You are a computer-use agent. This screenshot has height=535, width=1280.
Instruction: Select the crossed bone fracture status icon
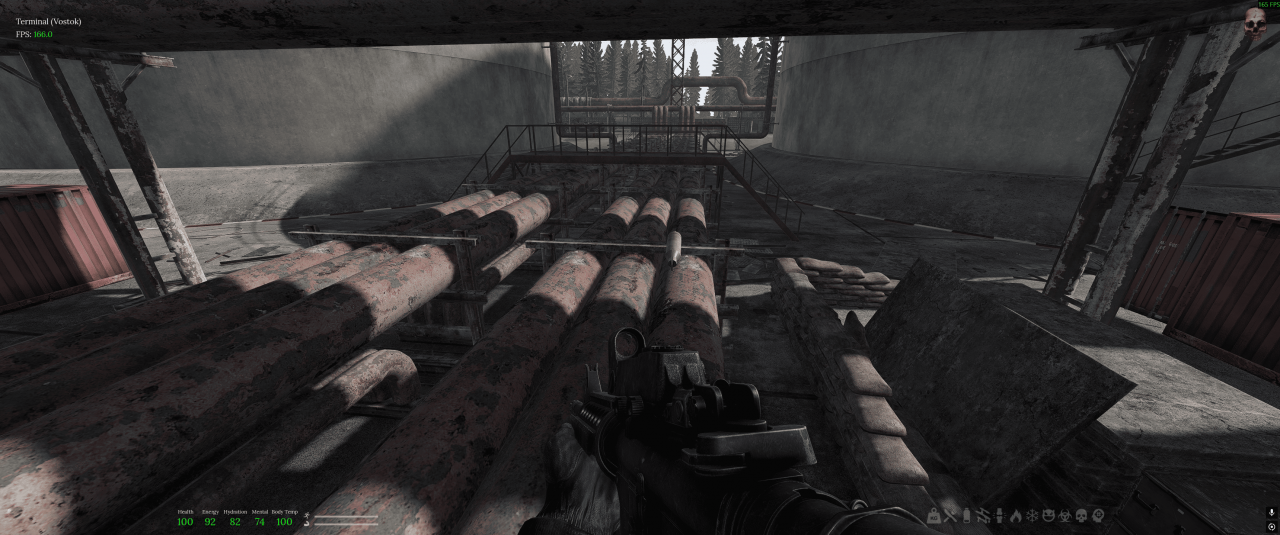point(950,516)
